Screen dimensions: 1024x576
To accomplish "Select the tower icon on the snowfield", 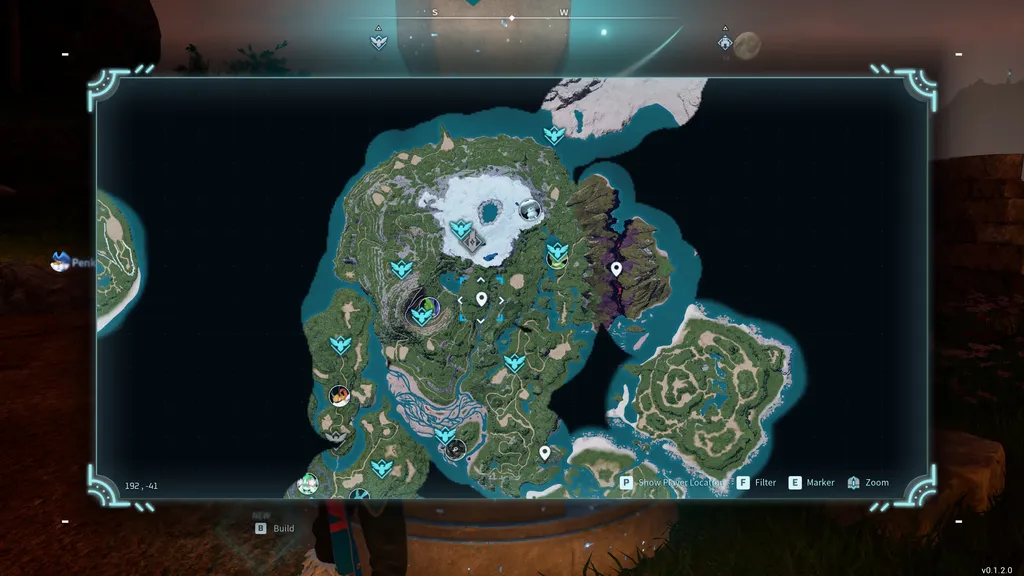I will pos(477,242).
